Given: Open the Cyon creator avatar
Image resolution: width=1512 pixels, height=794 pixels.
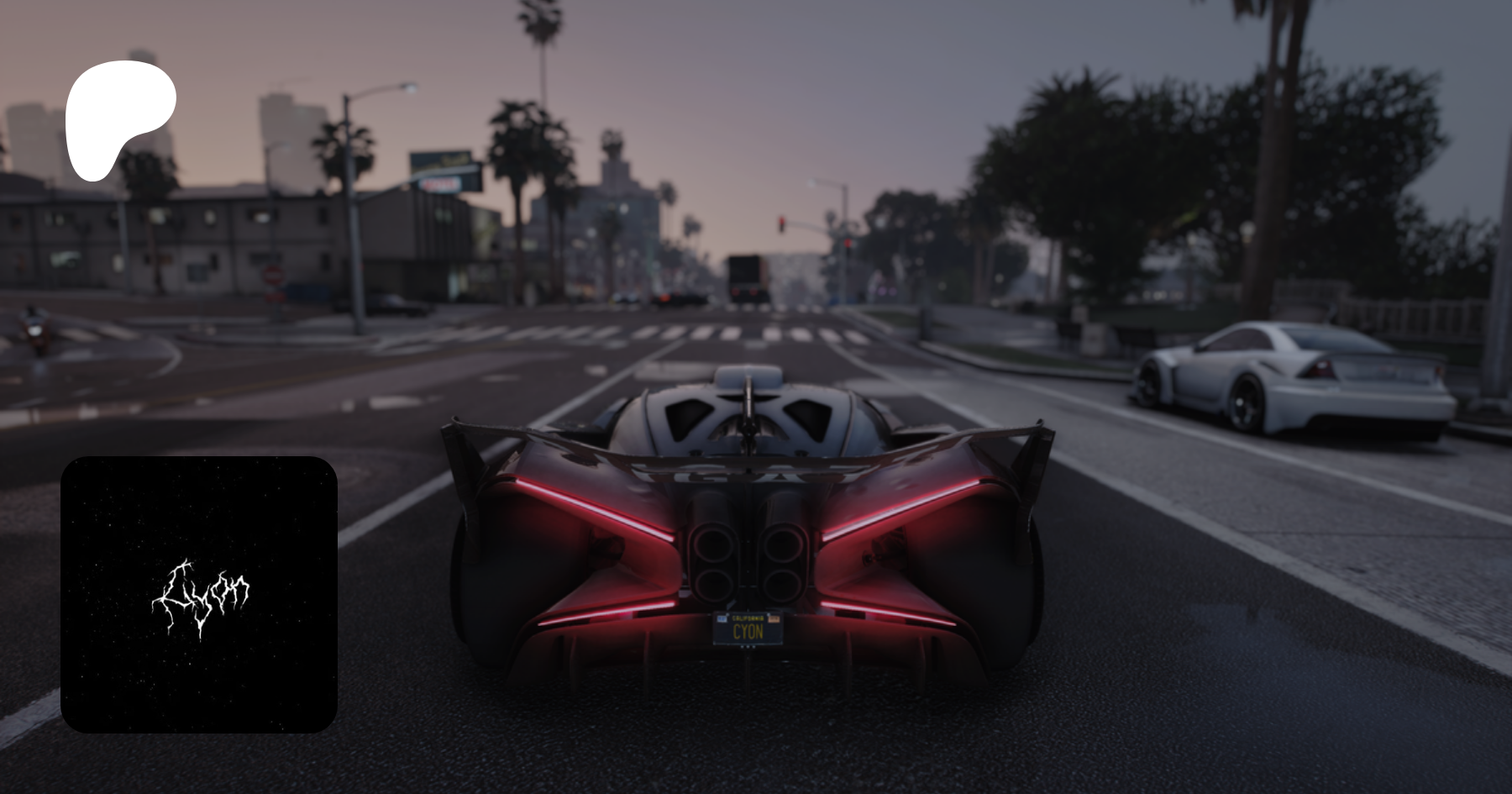Looking at the screenshot, I should pos(199,594).
